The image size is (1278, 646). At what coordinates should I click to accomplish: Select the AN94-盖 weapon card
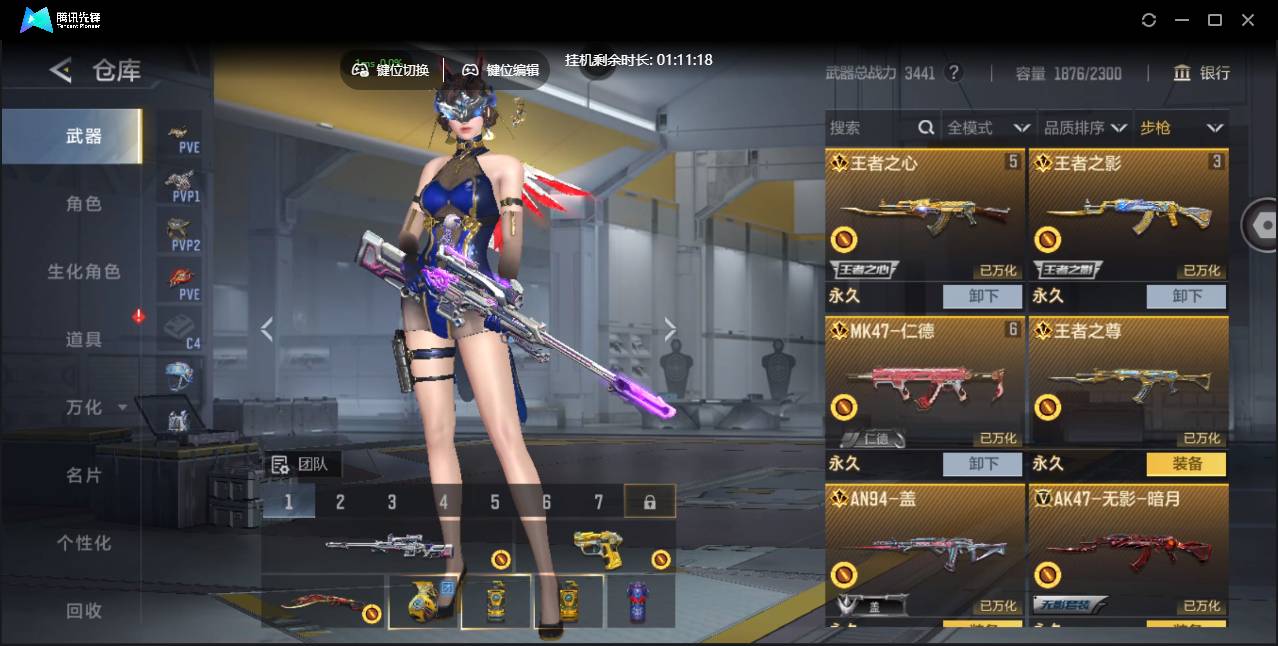click(925, 550)
